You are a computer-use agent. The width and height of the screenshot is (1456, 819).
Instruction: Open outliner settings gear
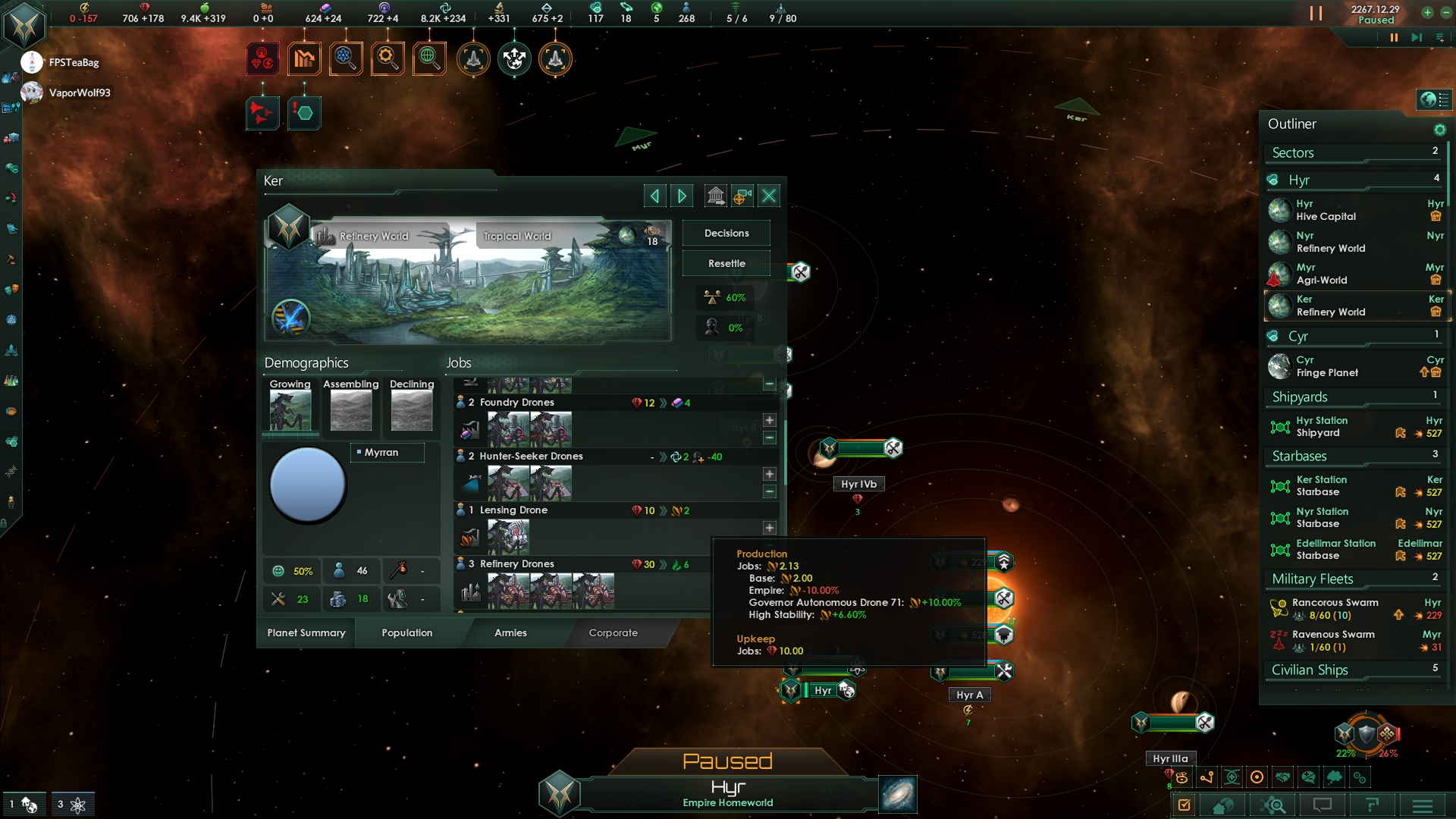coord(1439,130)
